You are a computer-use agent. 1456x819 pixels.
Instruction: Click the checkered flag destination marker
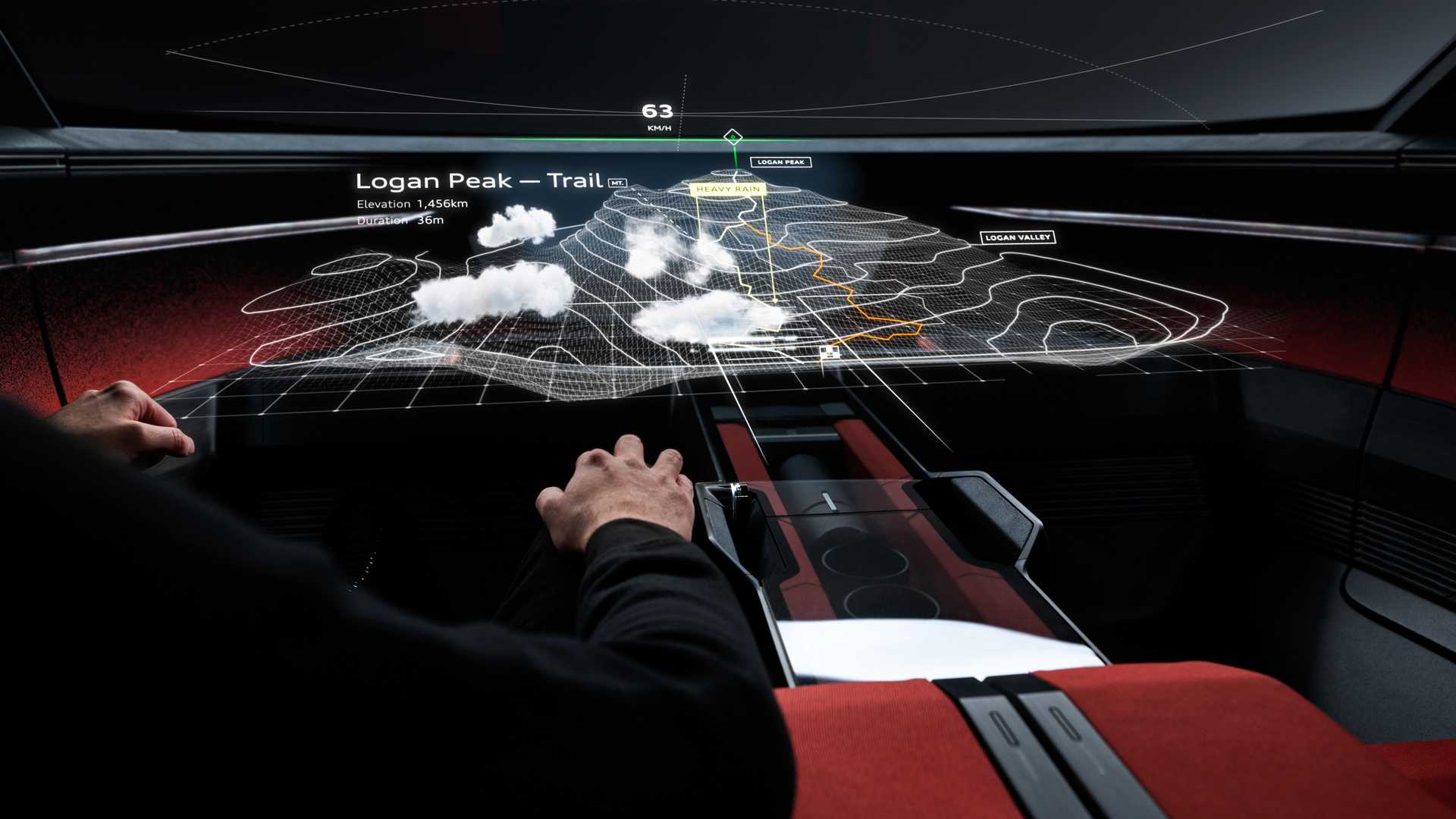[830, 353]
